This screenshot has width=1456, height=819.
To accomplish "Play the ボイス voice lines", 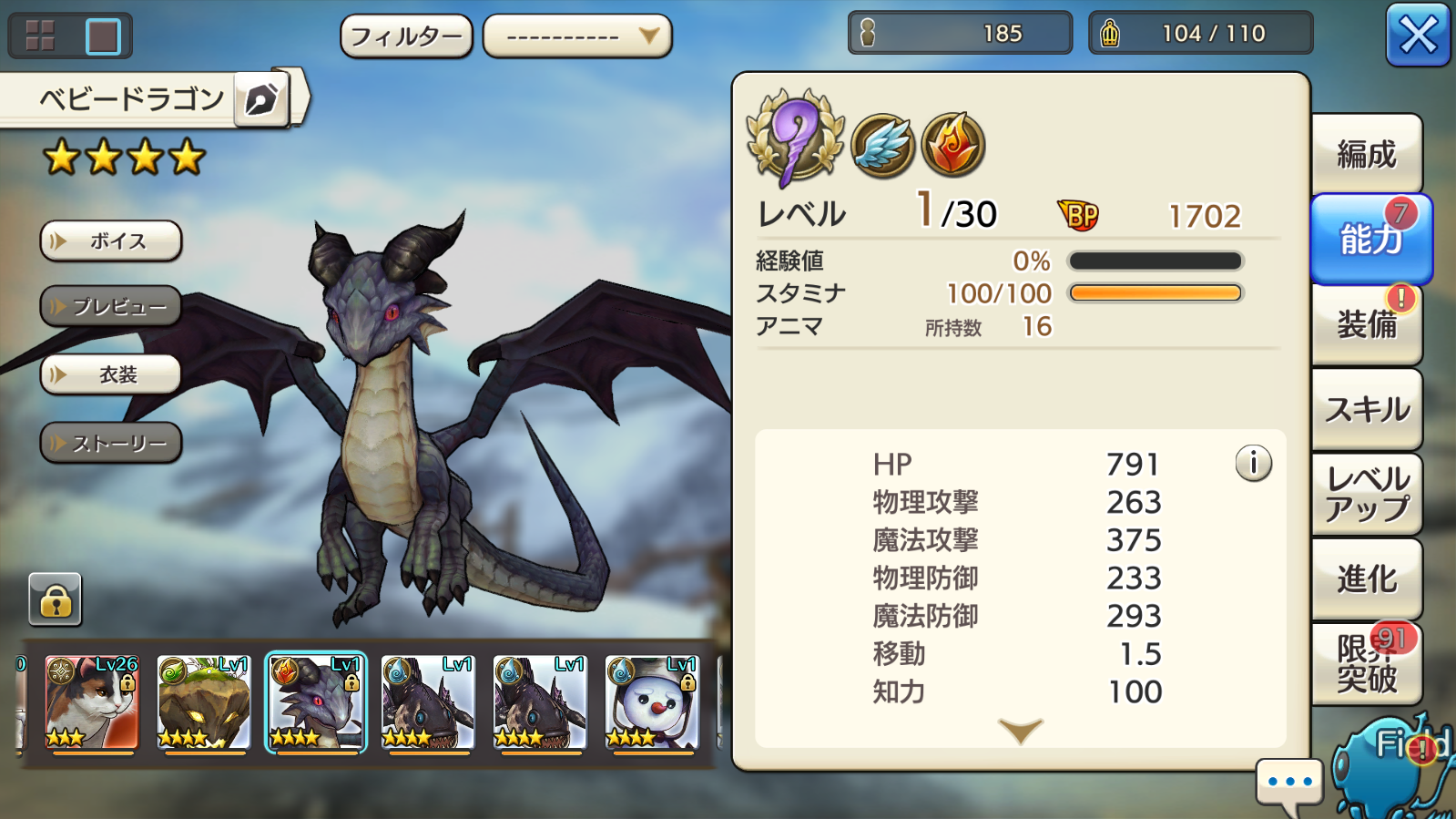I will pyautogui.click(x=111, y=241).
